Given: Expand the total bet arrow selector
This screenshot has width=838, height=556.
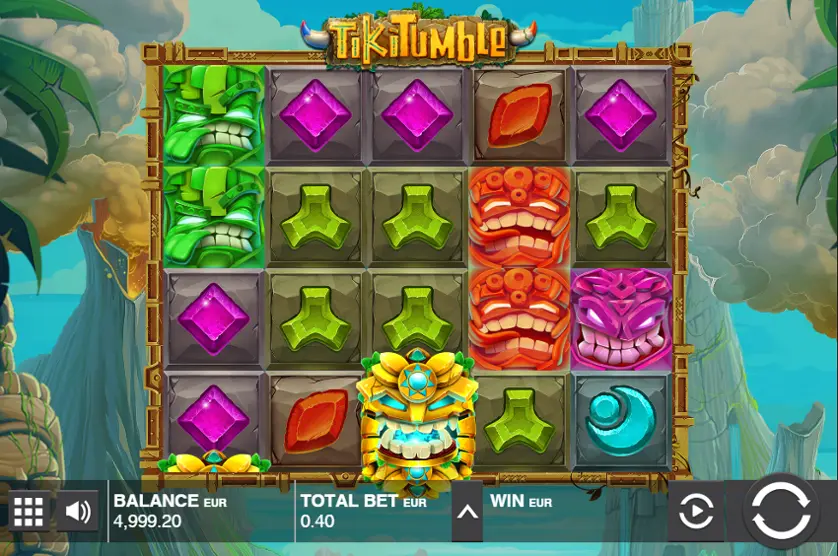Looking at the screenshot, I should [466, 512].
